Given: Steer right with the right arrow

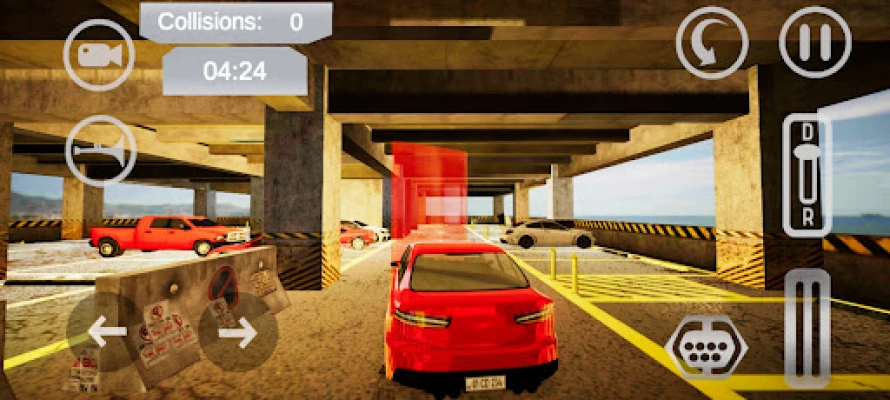Looking at the screenshot, I should pyautogui.click(x=238, y=332).
